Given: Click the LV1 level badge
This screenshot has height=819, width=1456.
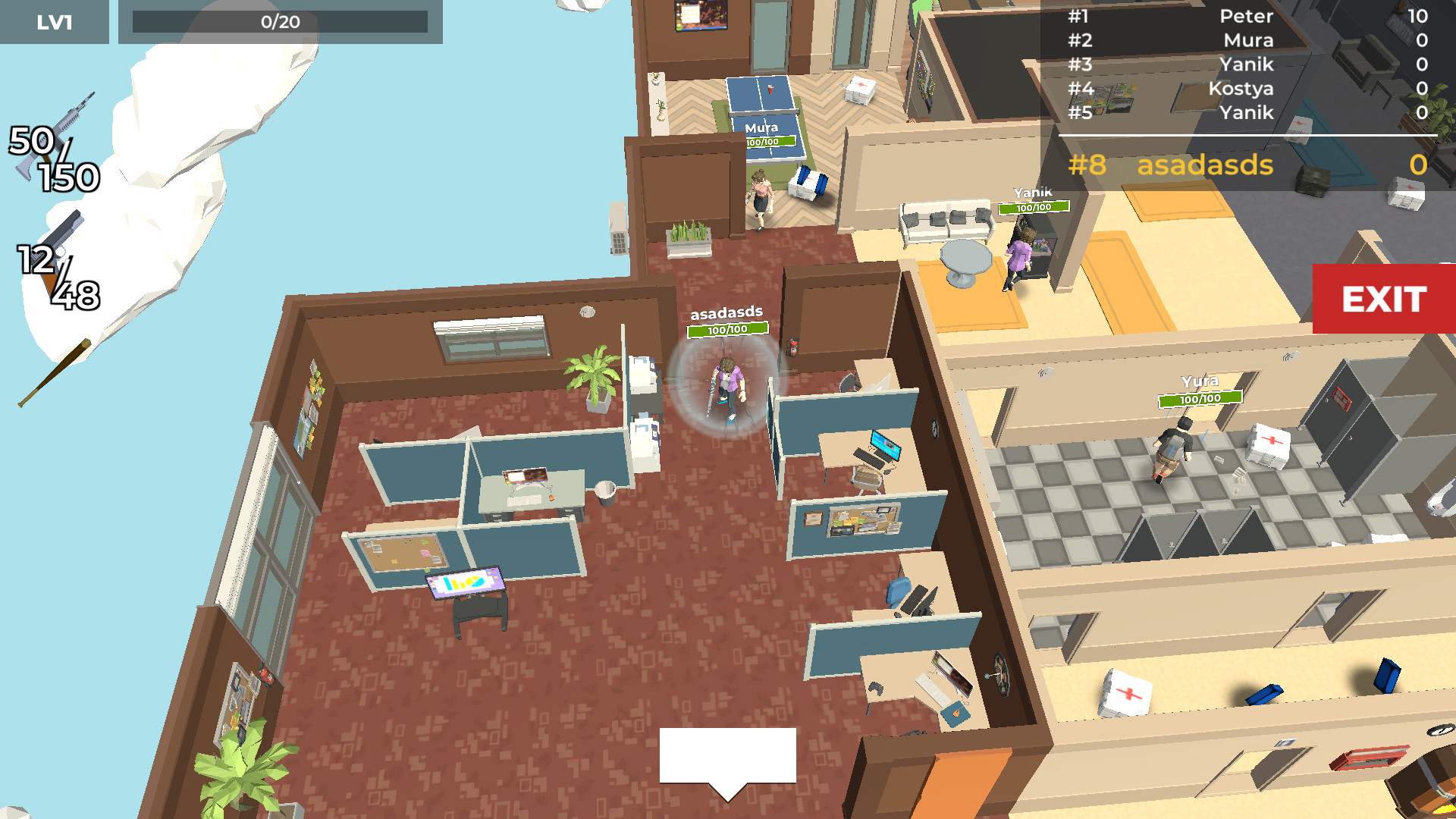Looking at the screenshot, I should pos(53,22).
